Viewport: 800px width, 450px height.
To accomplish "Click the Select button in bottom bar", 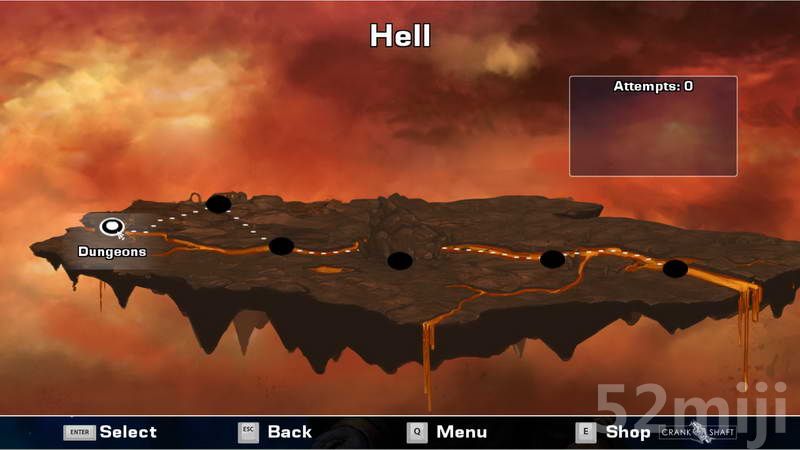I will [110, 432].
